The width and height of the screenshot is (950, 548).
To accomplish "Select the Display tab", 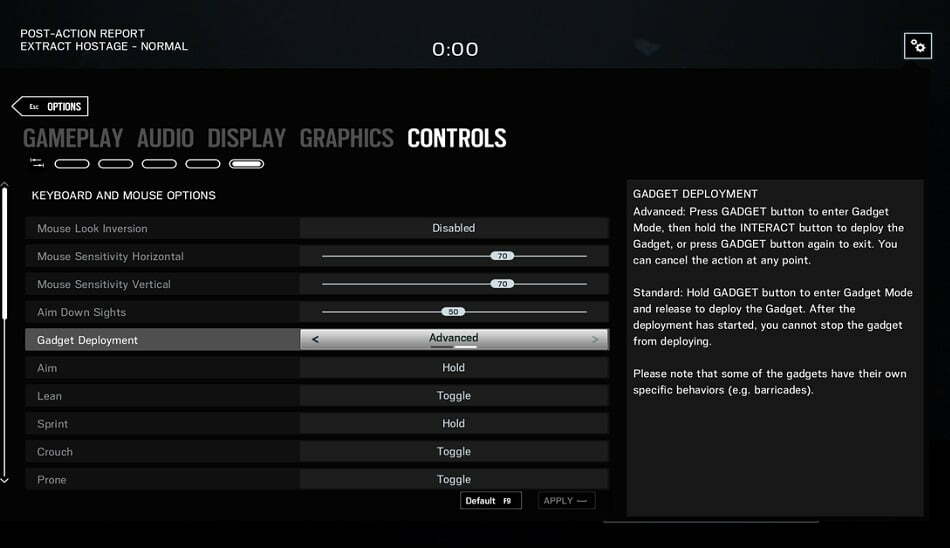I will [x=247, y=138].
